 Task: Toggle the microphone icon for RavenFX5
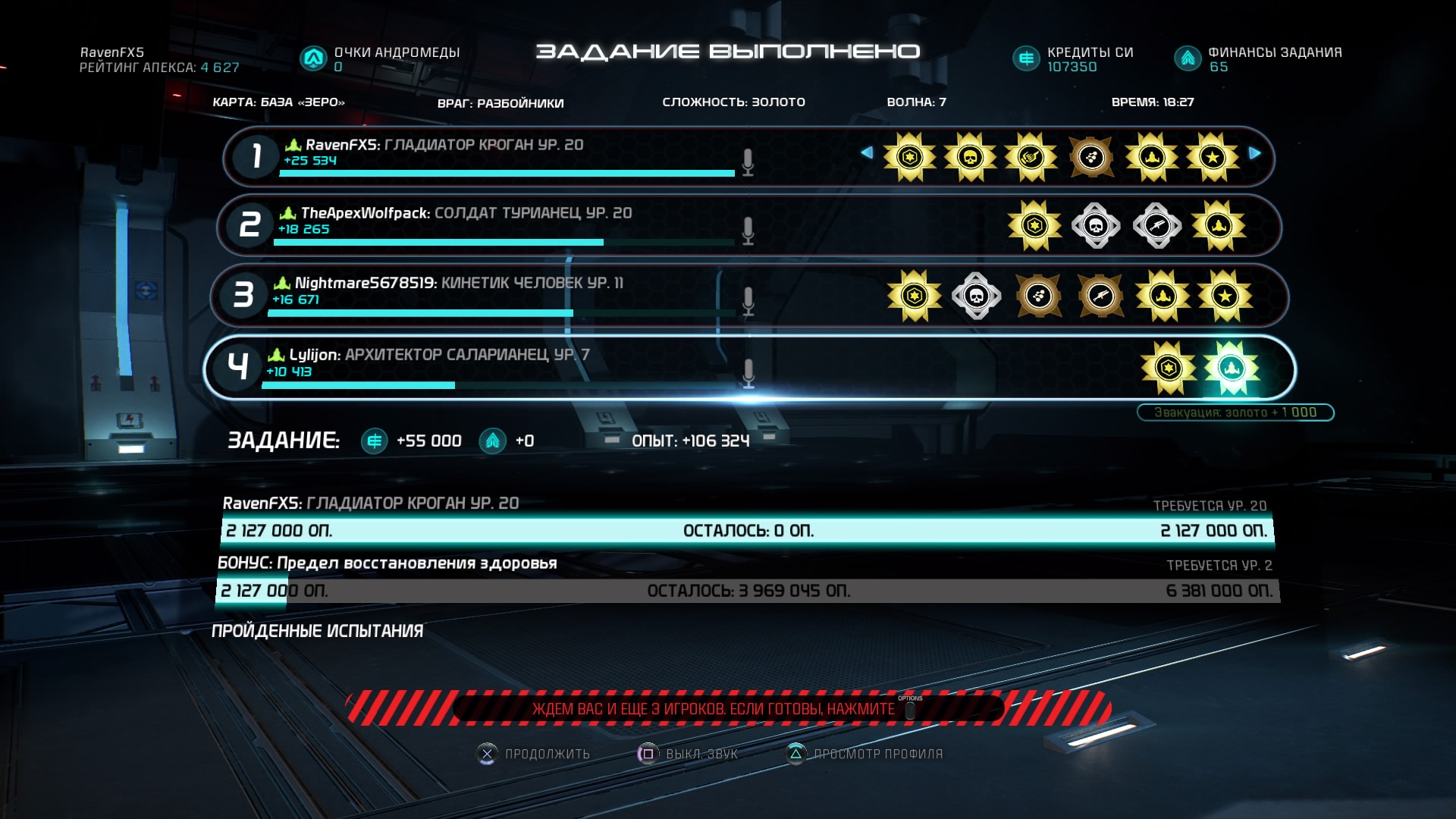click(x=748, y=162)
